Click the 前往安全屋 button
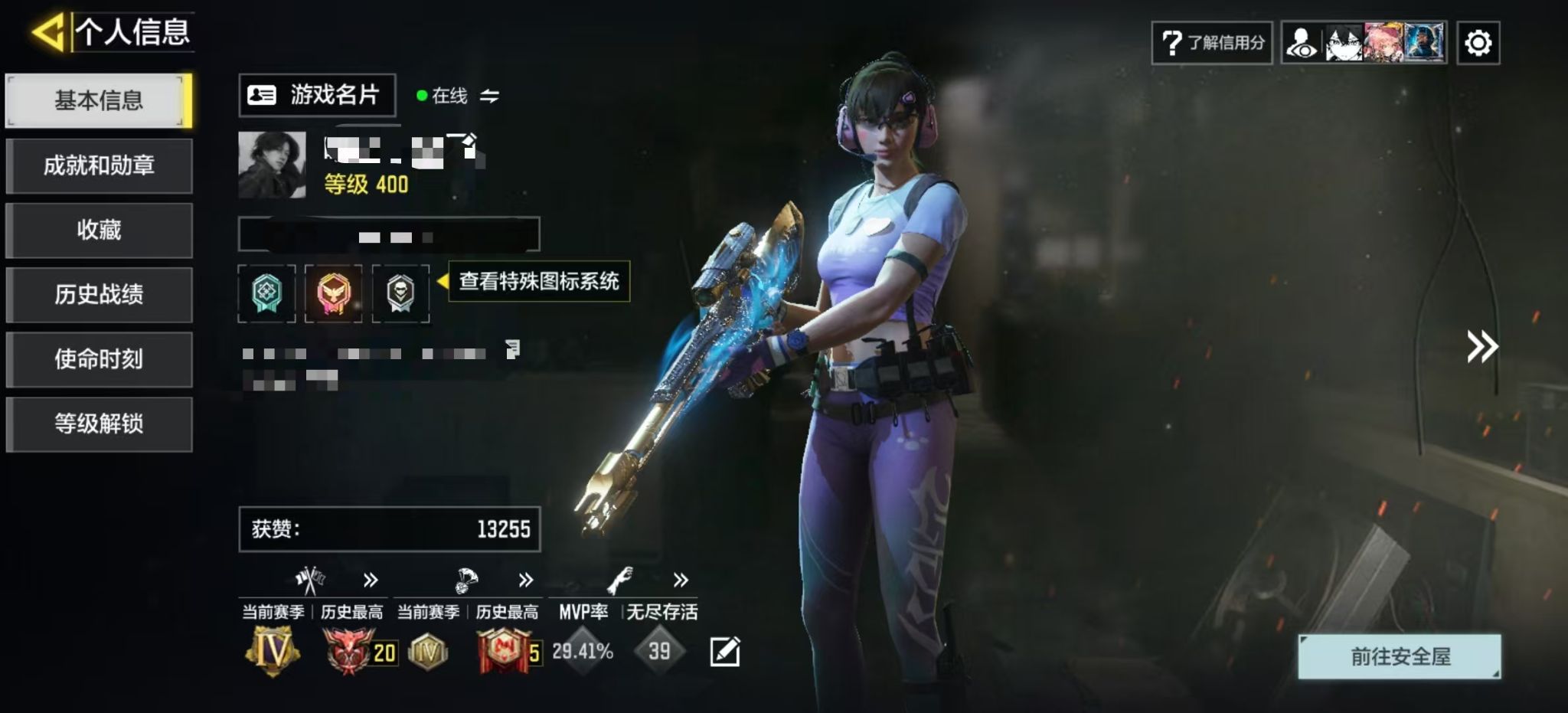 pos(1399,656)
